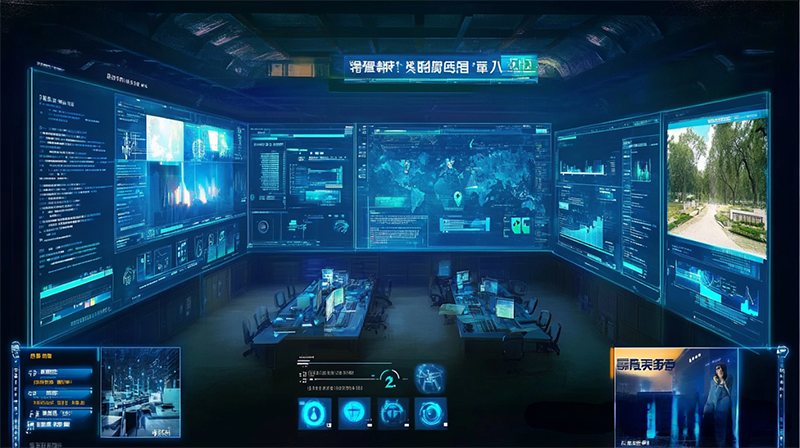800x448 pixels.
Task: Activate the concentric ring ability icon
Action: click(x=431, y=412)
